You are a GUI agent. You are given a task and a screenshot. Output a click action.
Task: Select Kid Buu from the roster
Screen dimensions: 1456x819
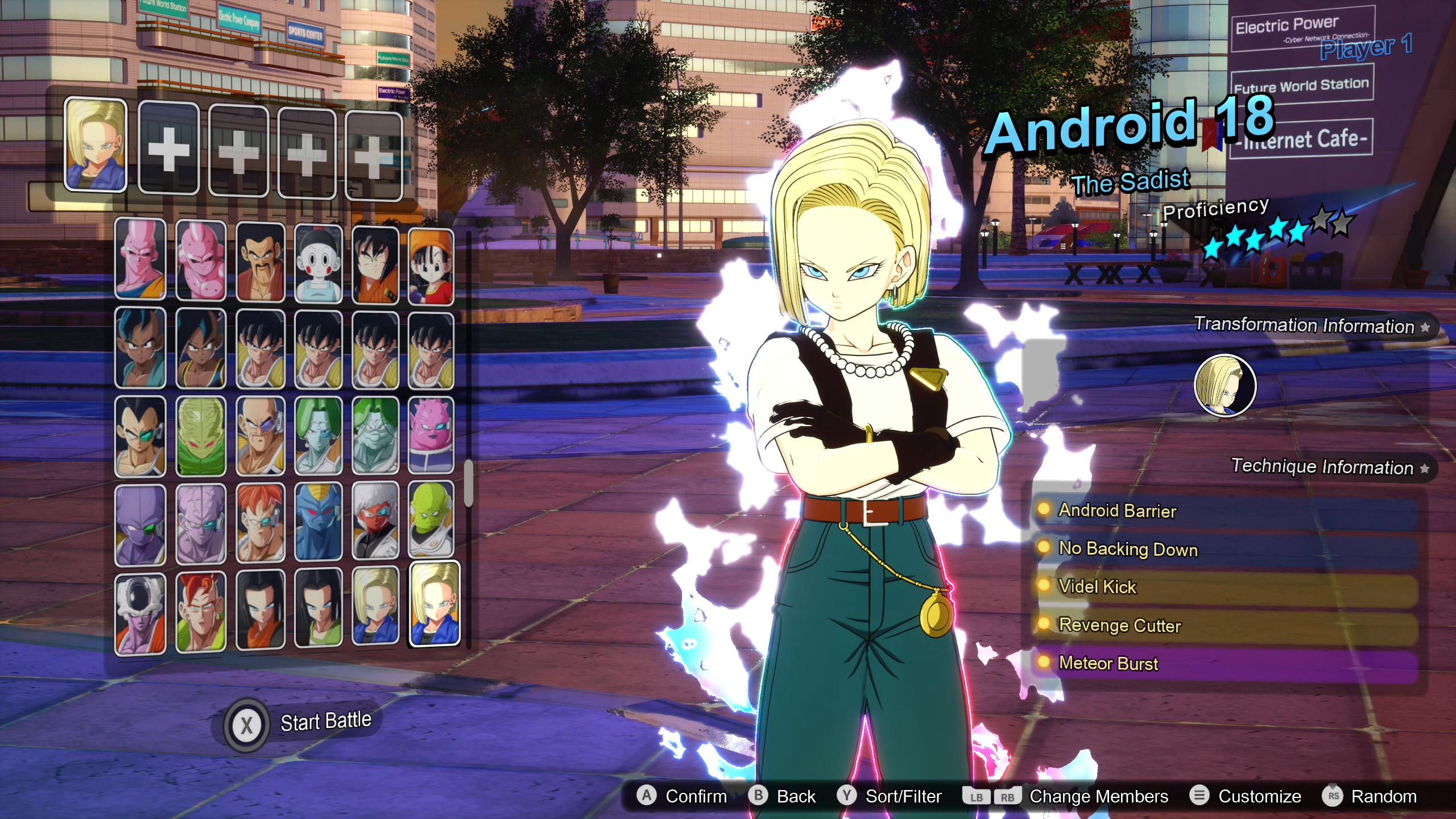coord(201,259)
